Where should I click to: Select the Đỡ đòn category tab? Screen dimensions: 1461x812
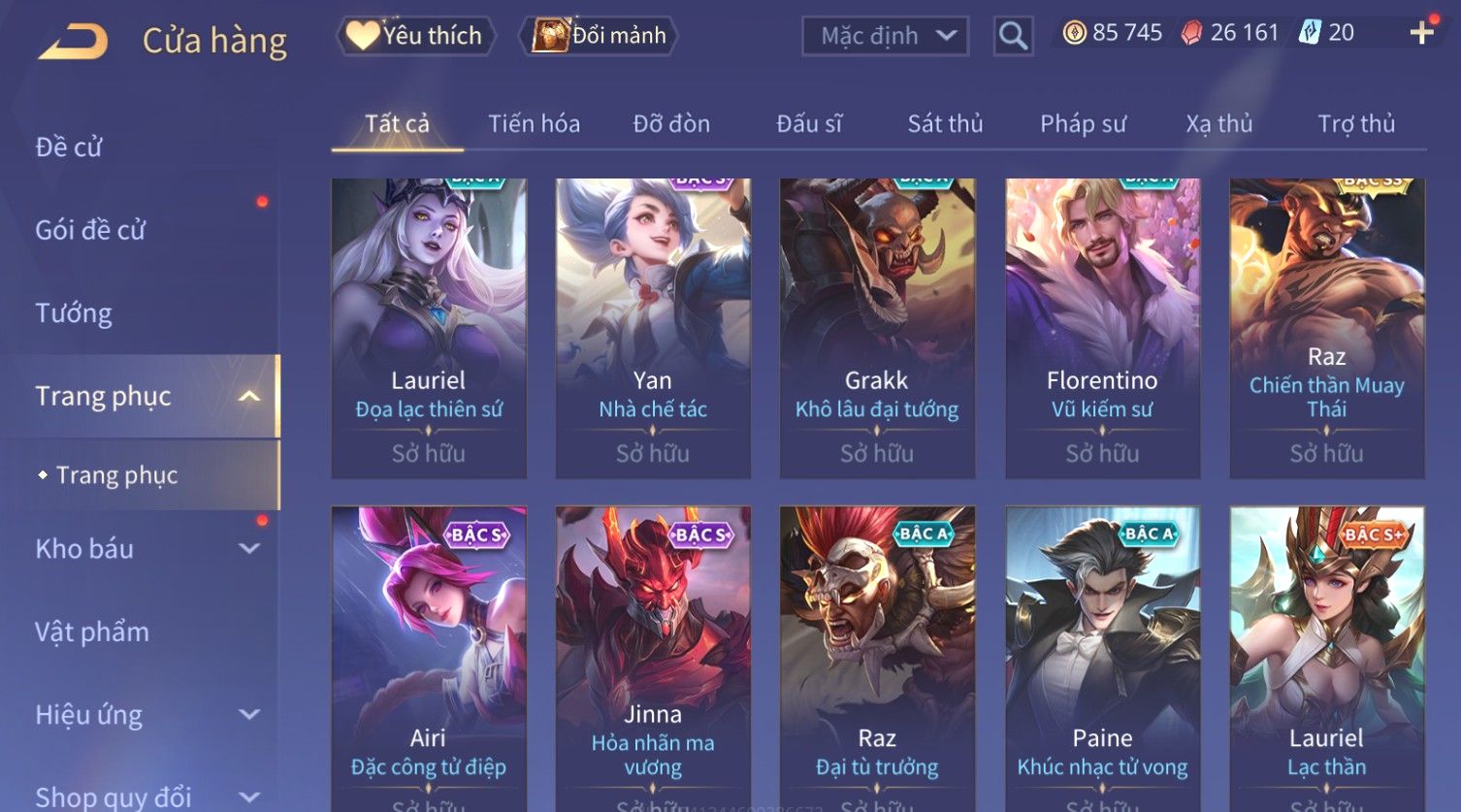click(x=671, y=124)
